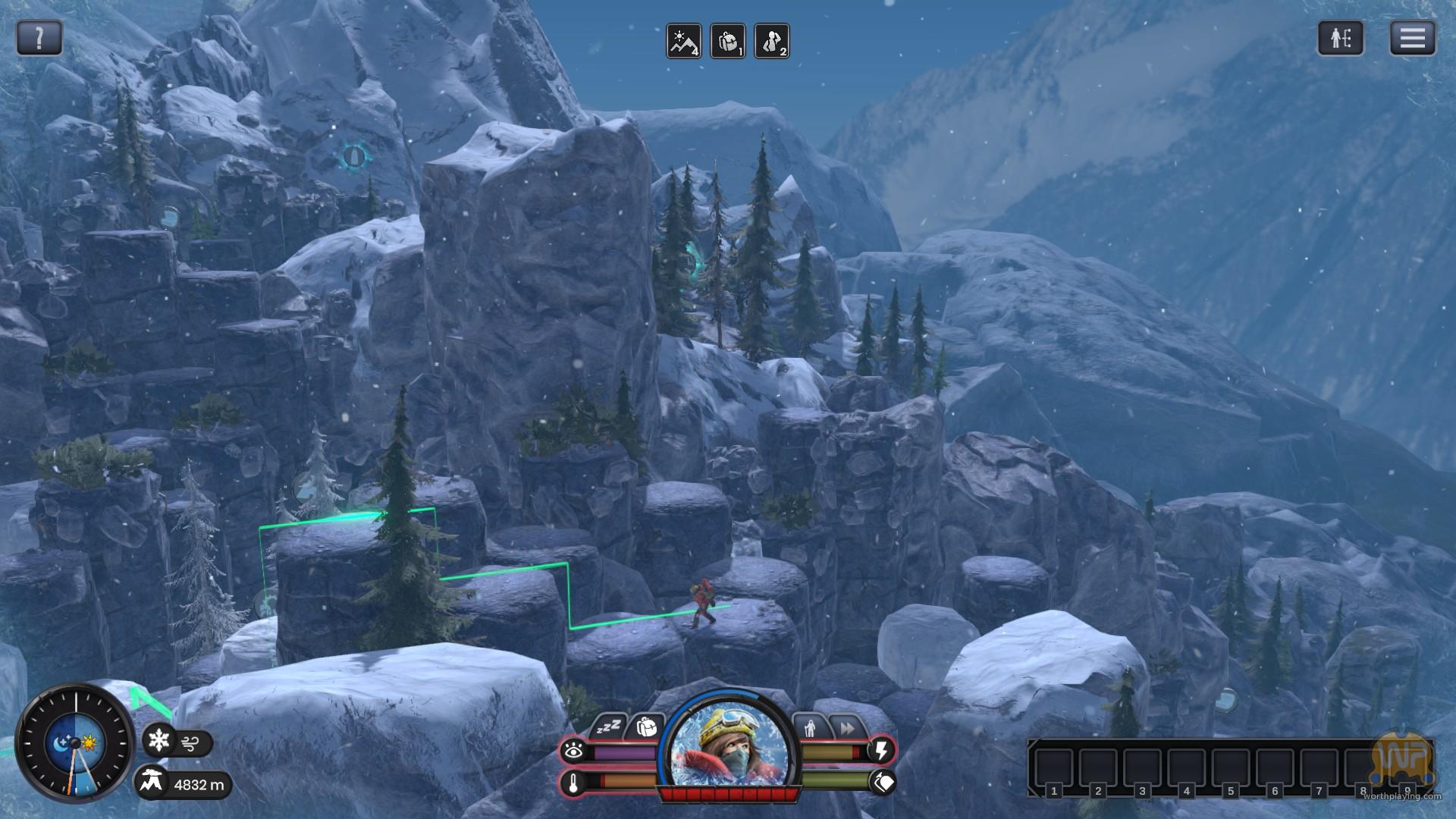Viewport: 1456px width, 819px height.
Task: Activate the sleep ZZZ tab
Action: 608,728
